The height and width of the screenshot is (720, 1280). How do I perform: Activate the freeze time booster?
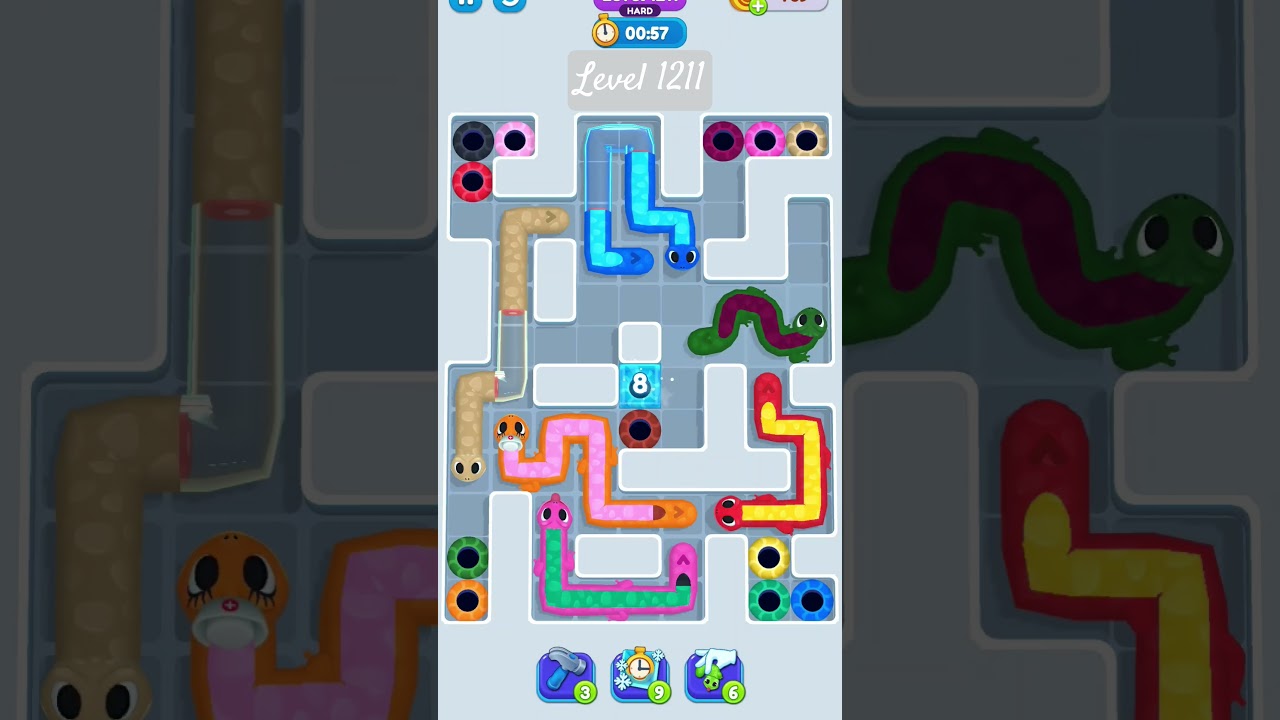click(640, 673)
